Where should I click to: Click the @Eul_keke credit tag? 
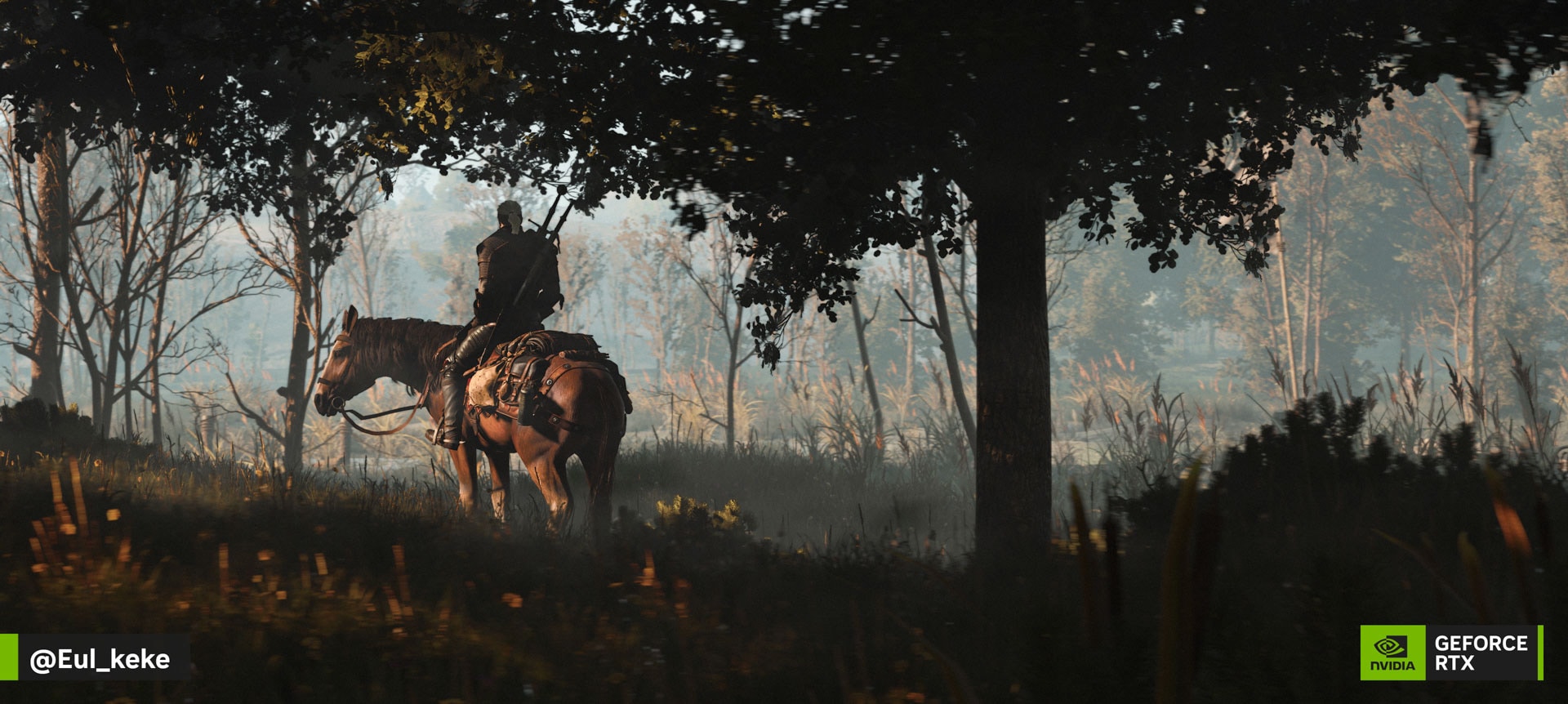coord(100,658)
